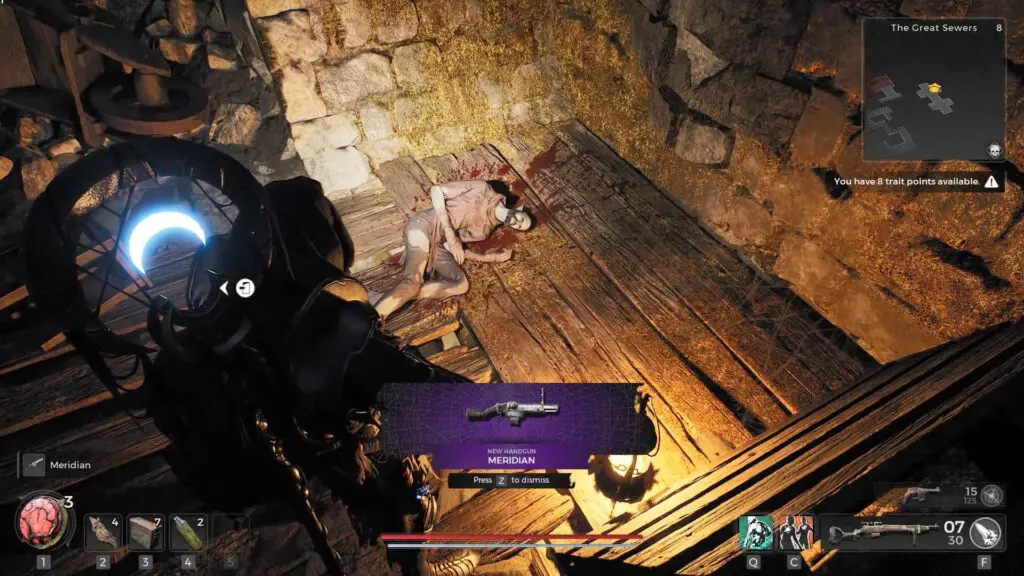Click the handgun weapon mod icon
This screenshot has width=1024, height=576.
pos(992,494)
